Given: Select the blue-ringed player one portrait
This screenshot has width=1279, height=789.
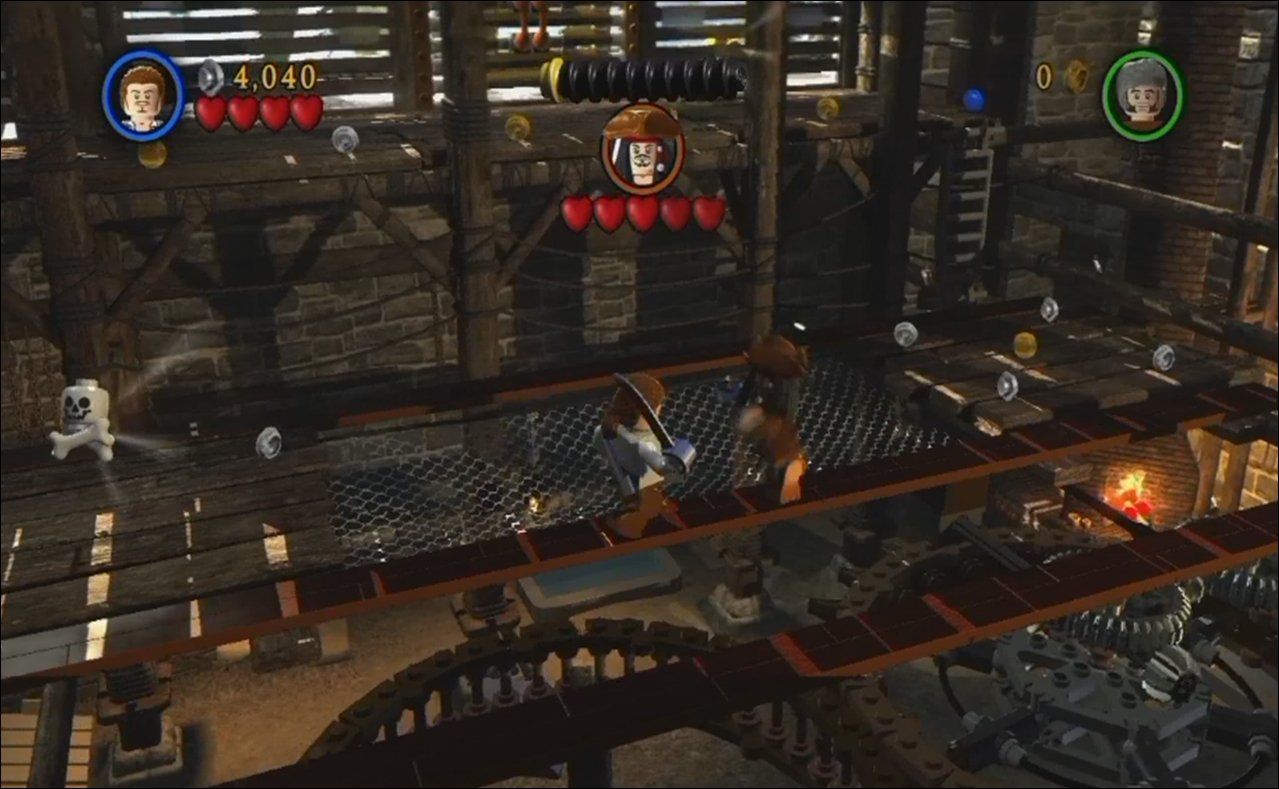Looking at the screenshot, I should [143, 96].
